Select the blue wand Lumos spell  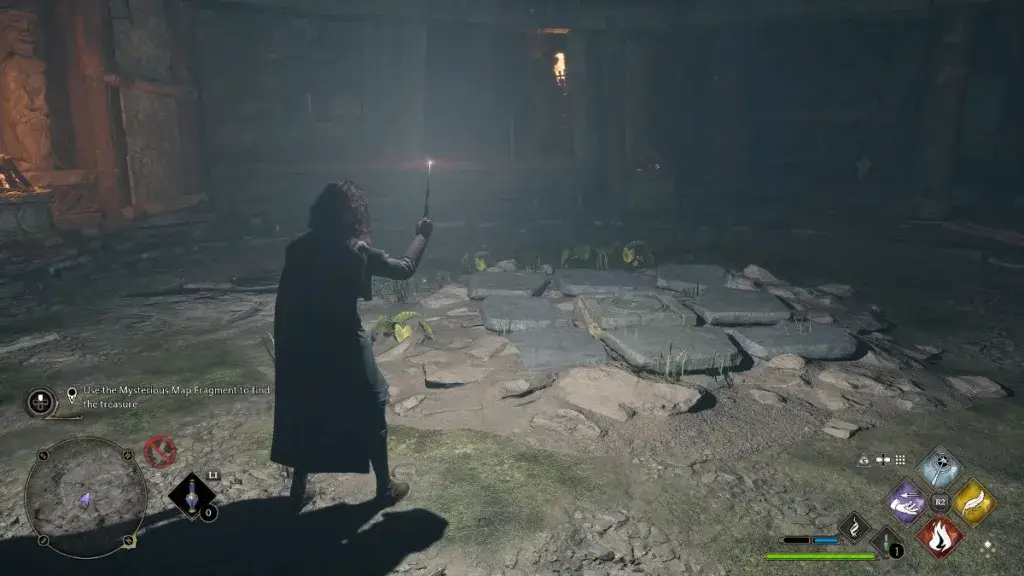coord(939,467)
